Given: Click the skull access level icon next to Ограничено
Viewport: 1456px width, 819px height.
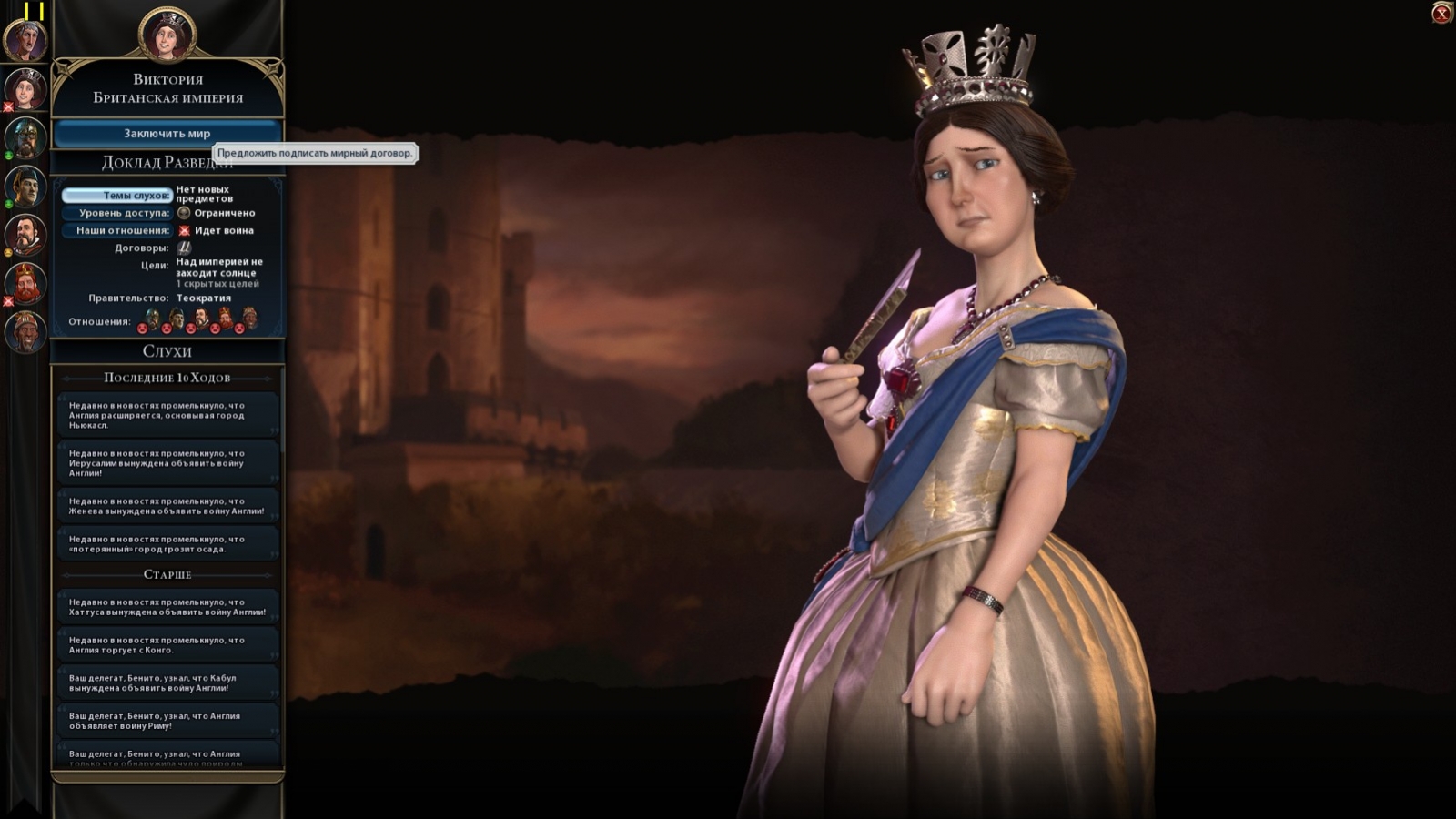Looking at the screenshot, I should (185, 213).
